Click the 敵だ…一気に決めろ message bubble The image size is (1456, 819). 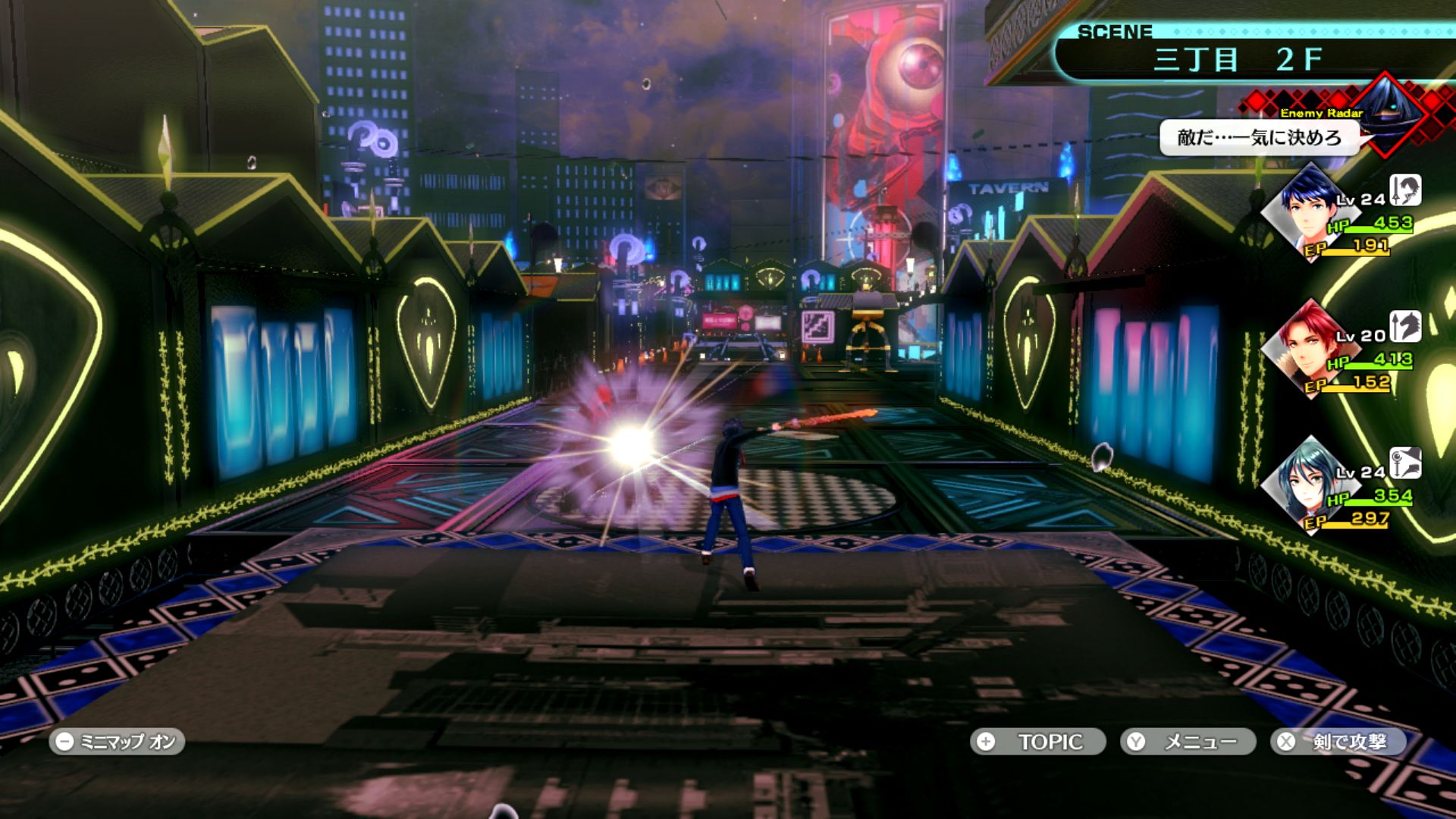click(1259, 137)
